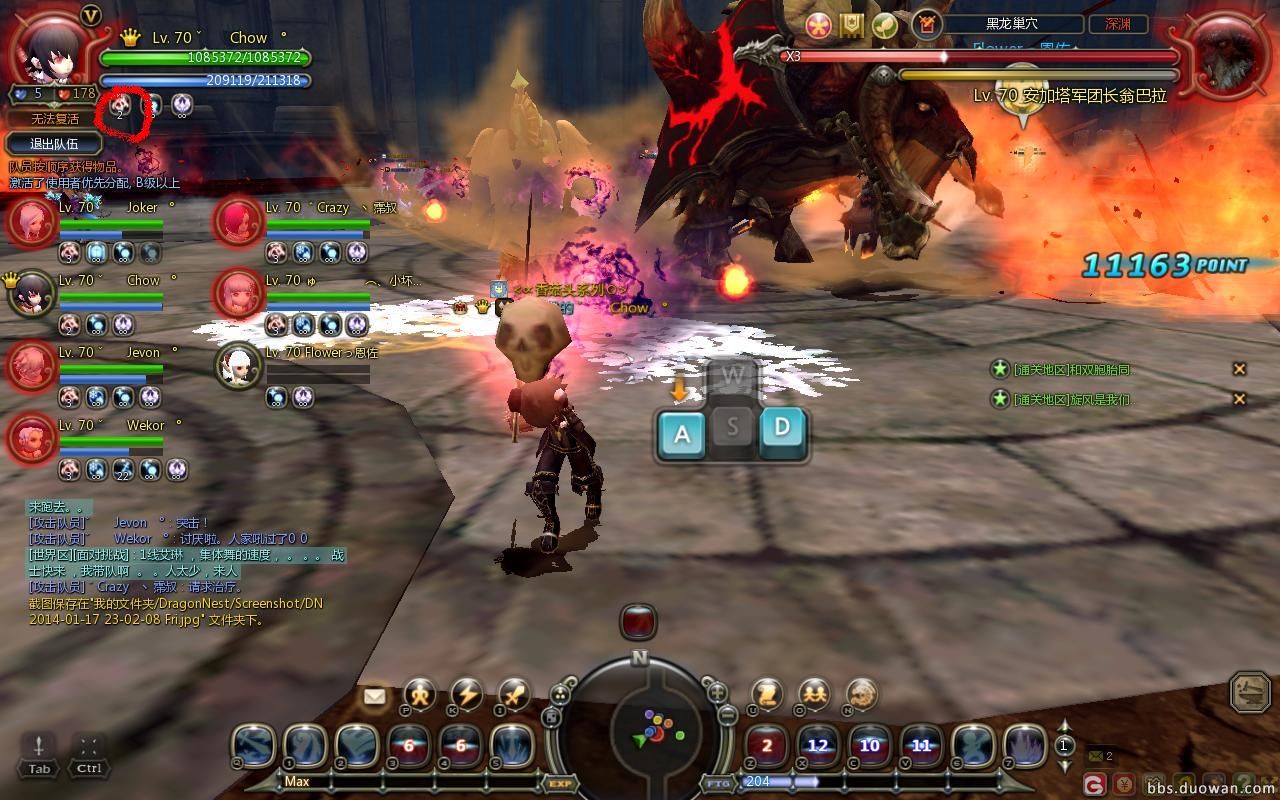Close the 旋风是我们 achievement notification

pyautogui.click(x=1239, y=399)
